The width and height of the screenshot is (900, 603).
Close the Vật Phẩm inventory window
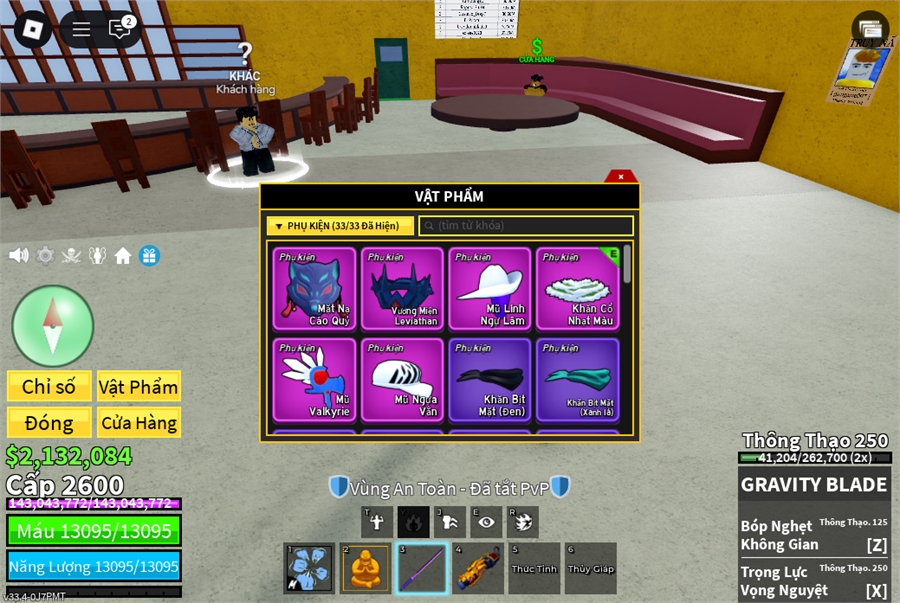pyautogui.click(x=621, y=177)
